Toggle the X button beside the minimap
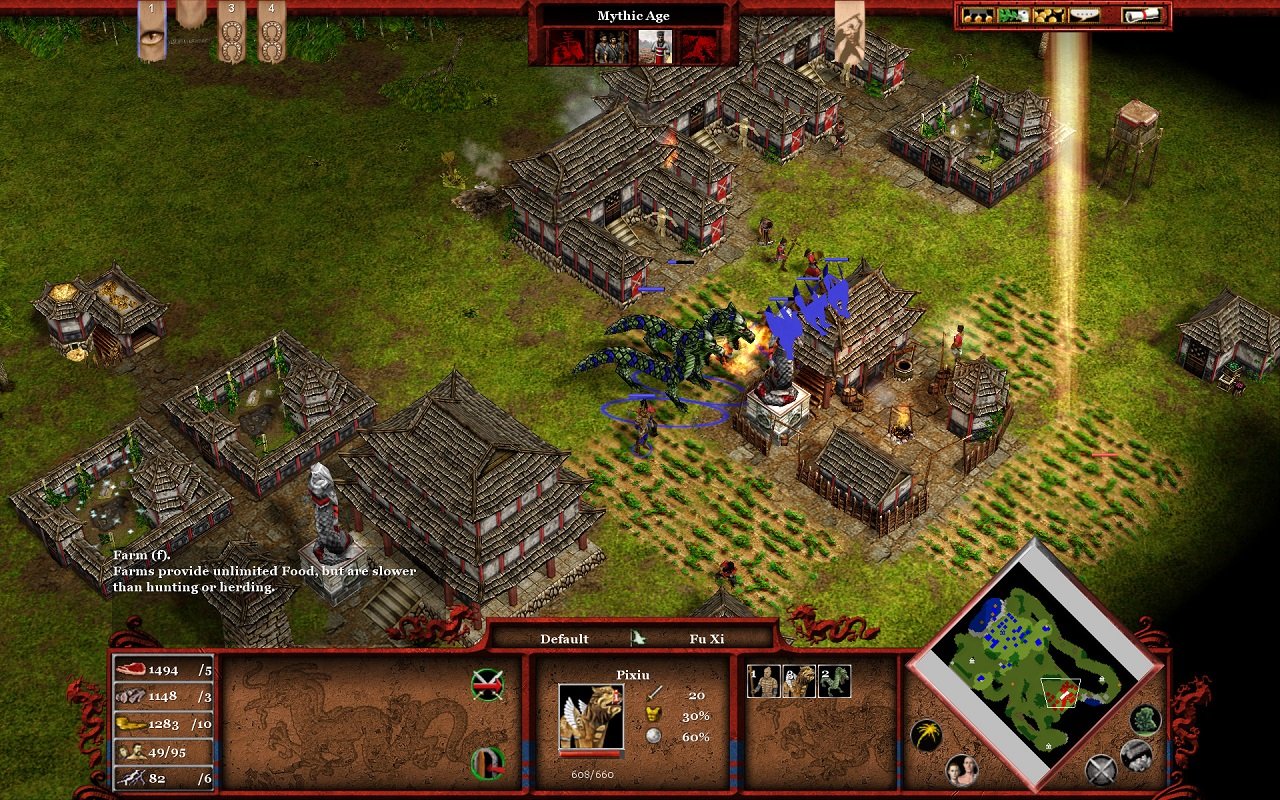This screenshot has width=1280, height=800. tap(1100, 770)
